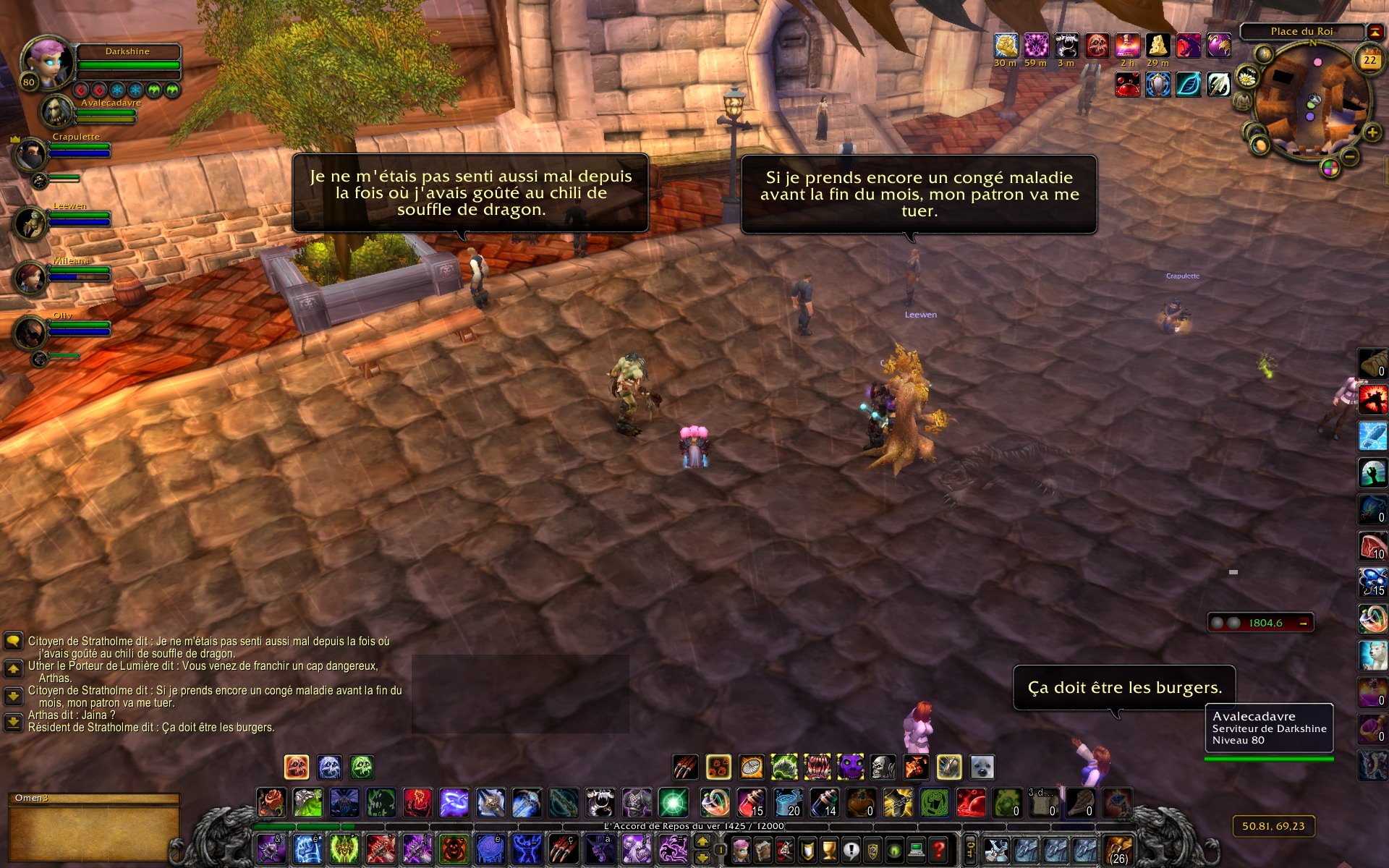Open the chat speech bubble menu button
The image size is (1389, 868).
(x=13, y=641)
